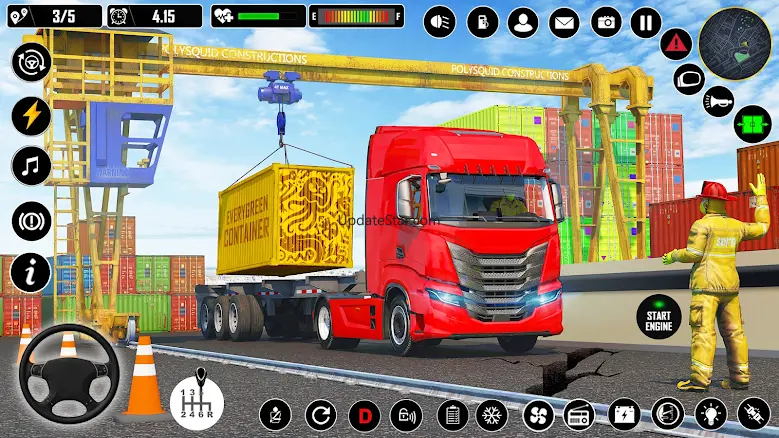779x438 pixels.
Task: Activate the lightning bolt boost
Action: tap(31, 115)
